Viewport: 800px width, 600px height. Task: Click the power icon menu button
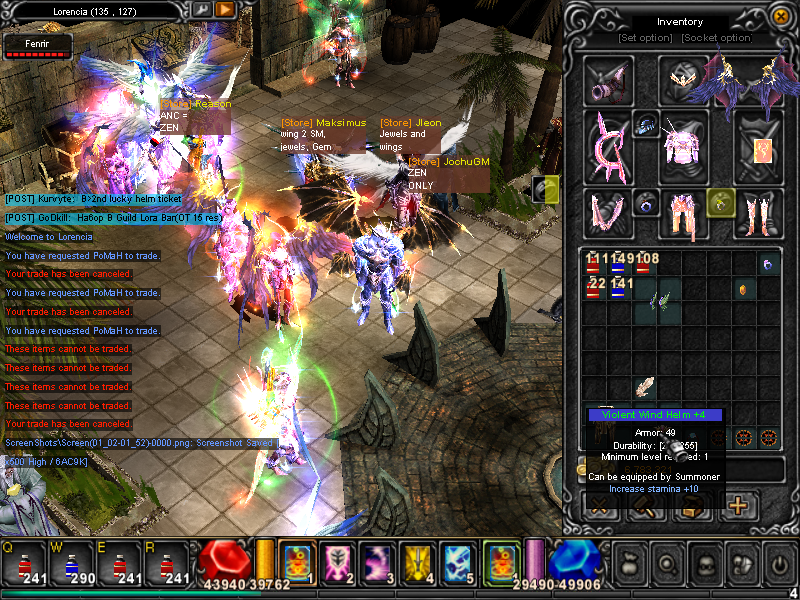777,564
